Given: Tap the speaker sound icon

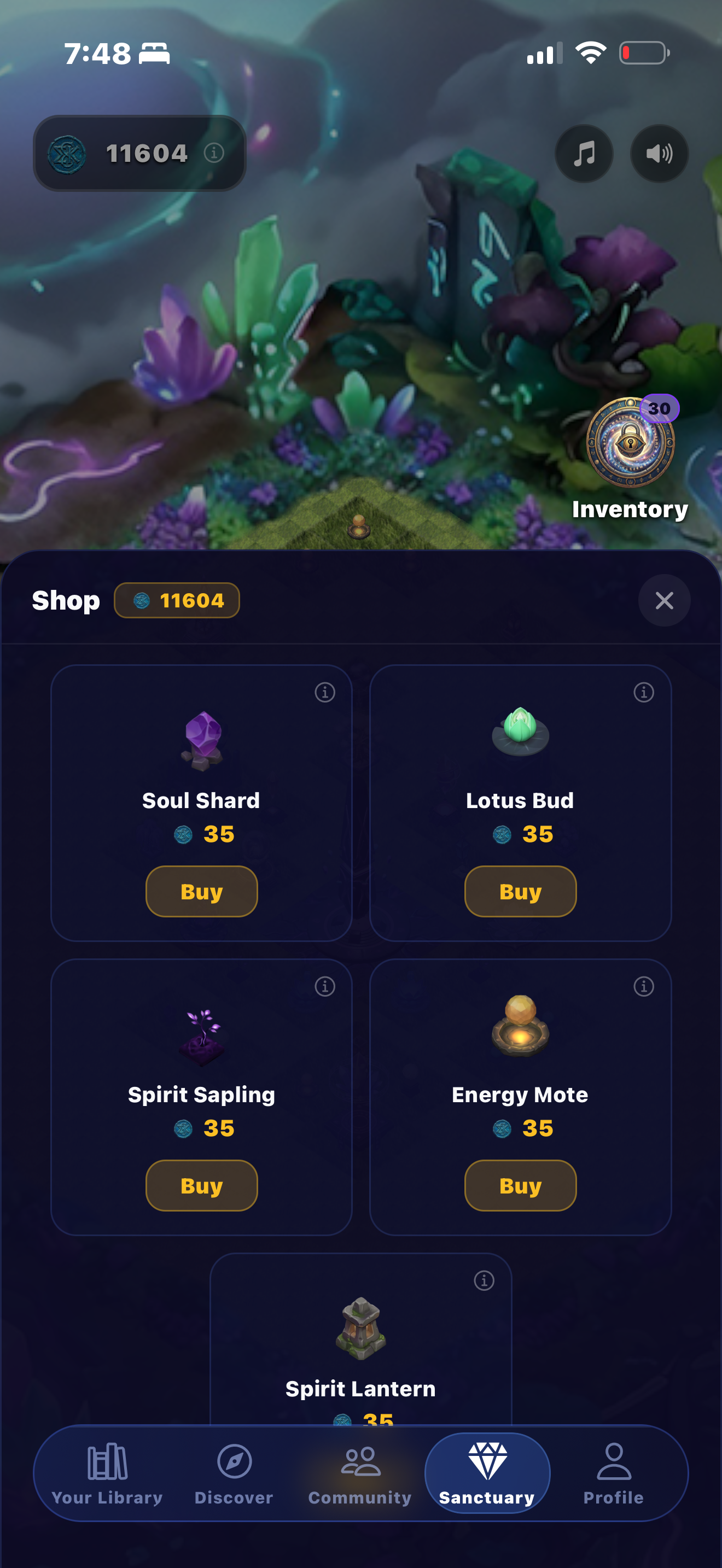Looking at the screenshot, I should [659, 154].
